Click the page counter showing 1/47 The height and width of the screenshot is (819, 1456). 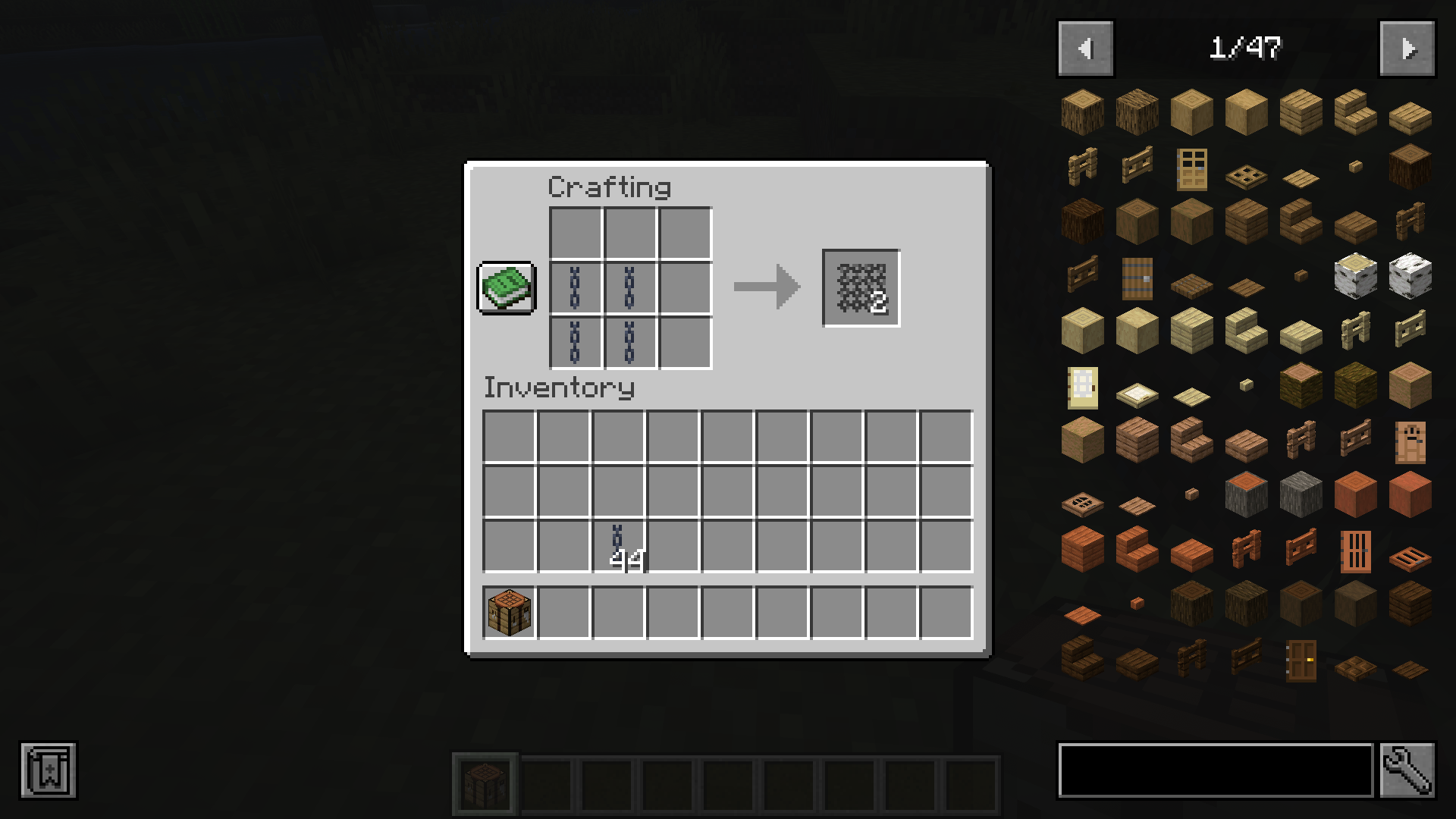click(x=1246, y=48)
